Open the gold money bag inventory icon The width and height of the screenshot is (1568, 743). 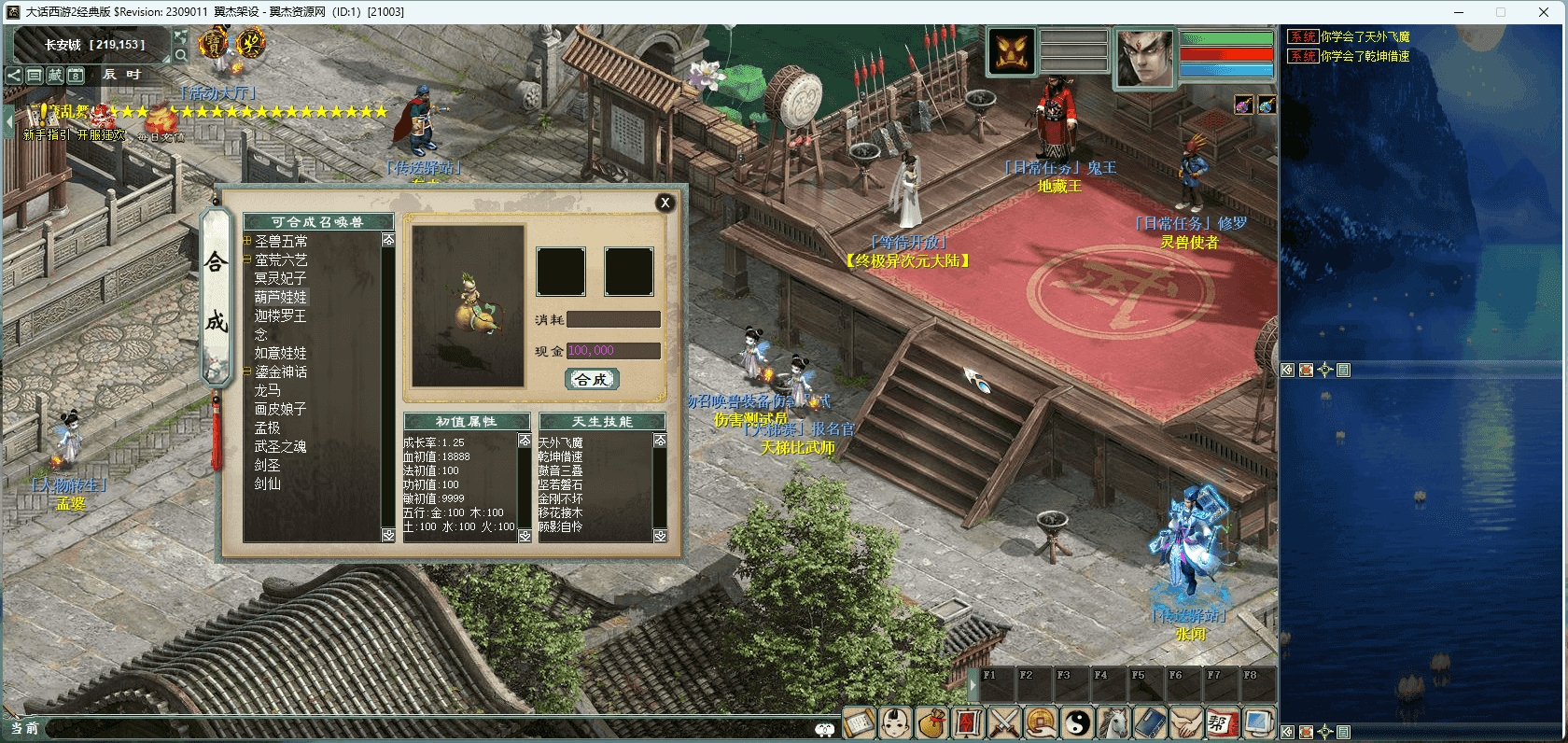[x=931, y=723]
